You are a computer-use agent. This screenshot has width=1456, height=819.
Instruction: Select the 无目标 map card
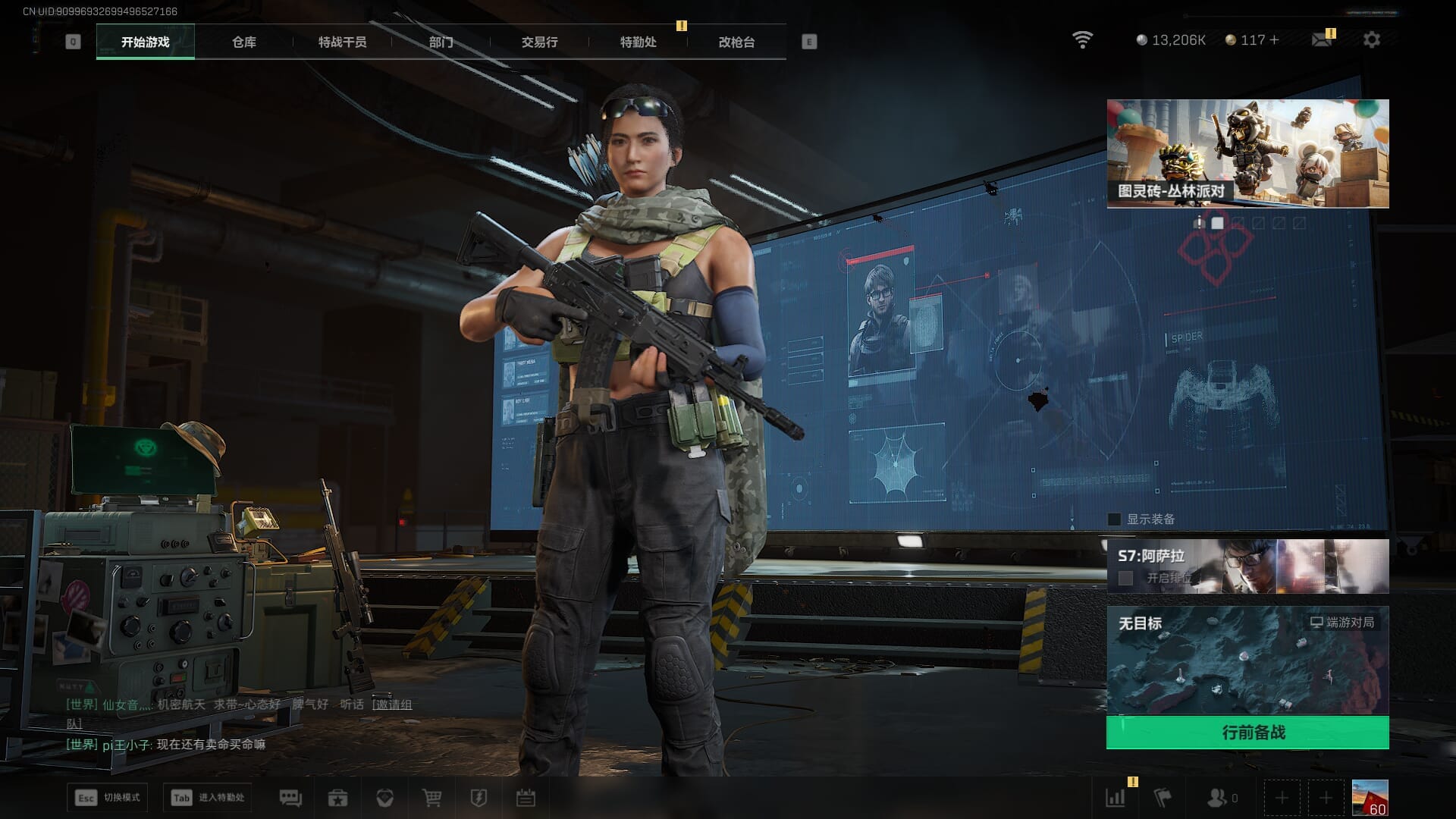[x=1247, y=660]
